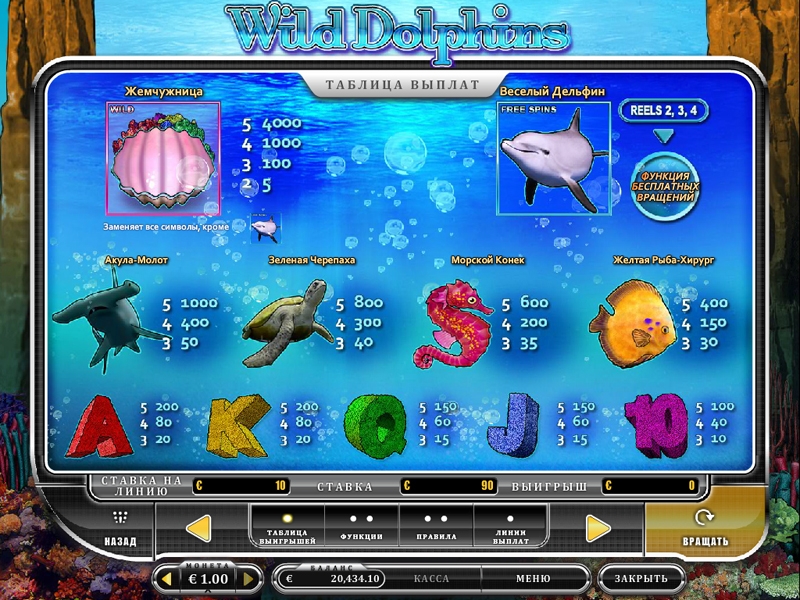Switch to the Таблица выигрышей tab

click(x=287, y=527)
